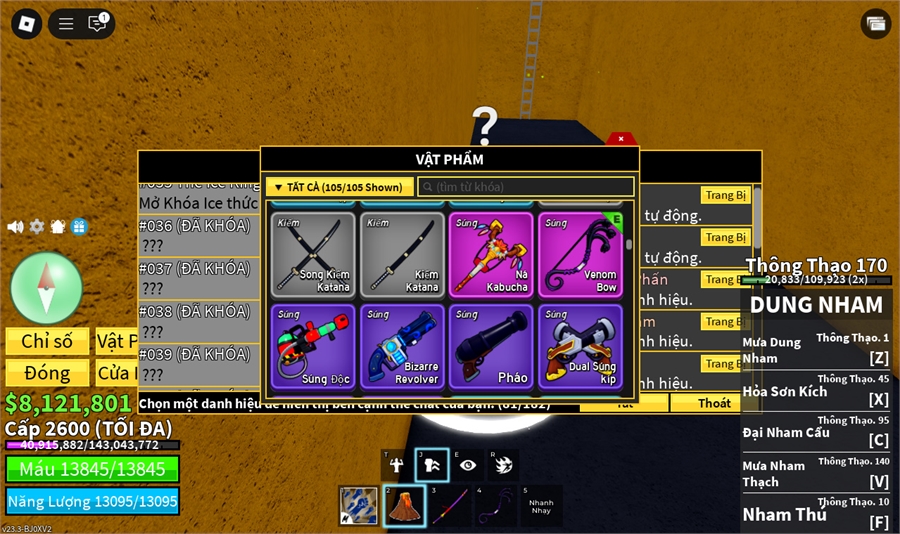Viewport: 900px width, 534px height.
Task: Select the Song Kiếm Katana item
Action: [312, 254]
